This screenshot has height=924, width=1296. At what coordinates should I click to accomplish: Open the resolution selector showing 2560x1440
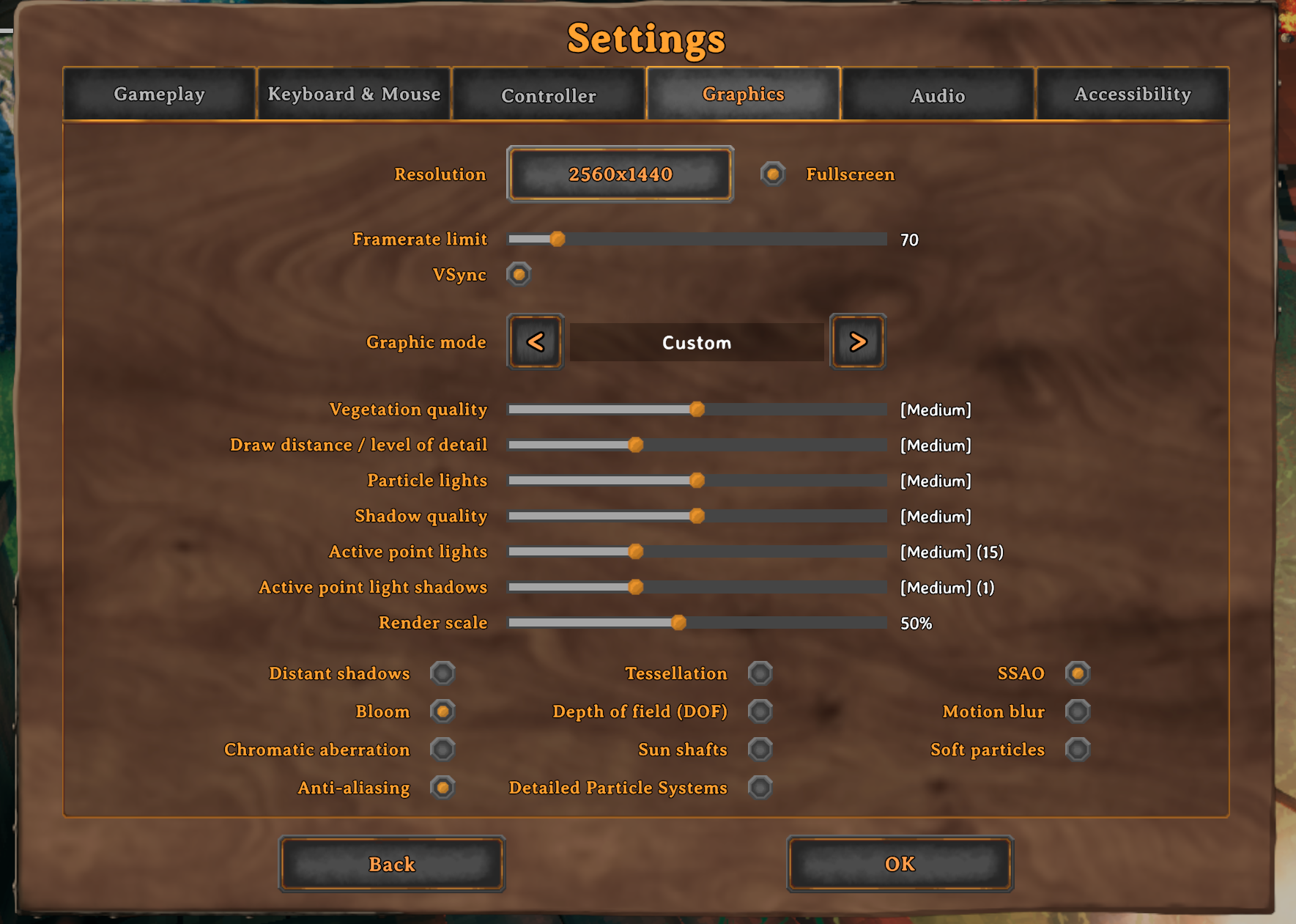620,174
